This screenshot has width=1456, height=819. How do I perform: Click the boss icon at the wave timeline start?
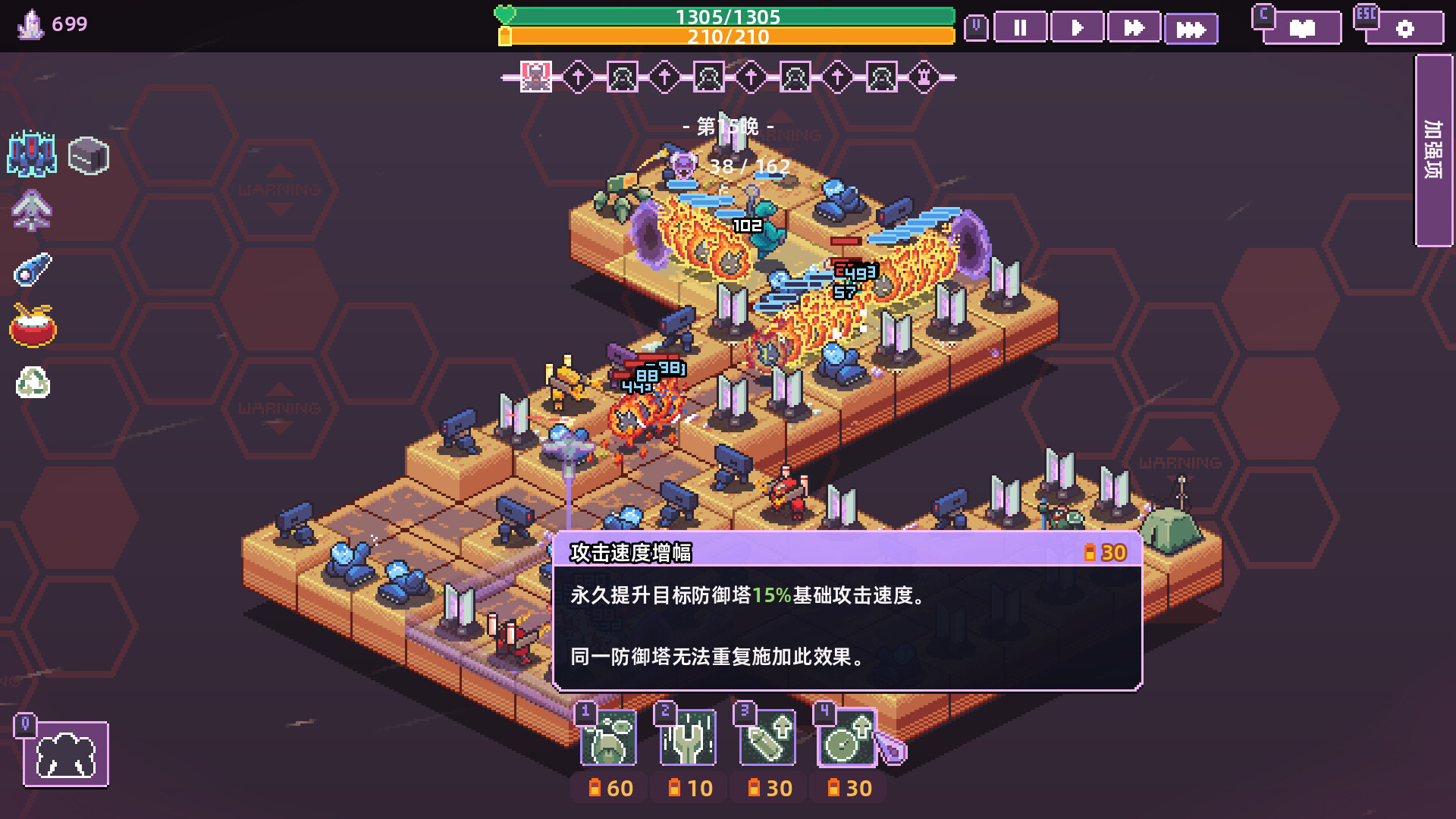tap(535, 77)
